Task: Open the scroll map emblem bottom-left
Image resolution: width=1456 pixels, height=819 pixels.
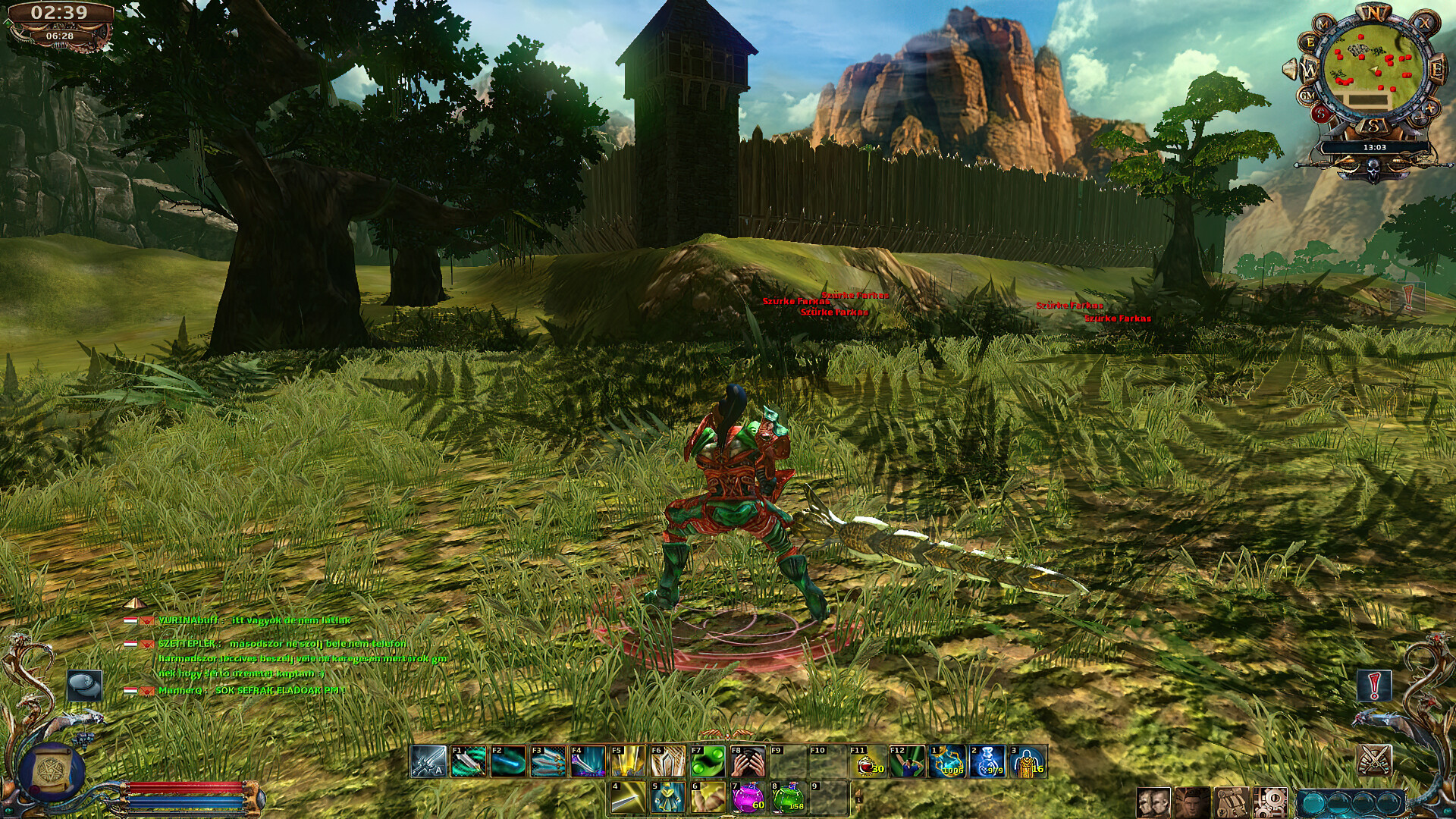Action: tap(52, 770)
